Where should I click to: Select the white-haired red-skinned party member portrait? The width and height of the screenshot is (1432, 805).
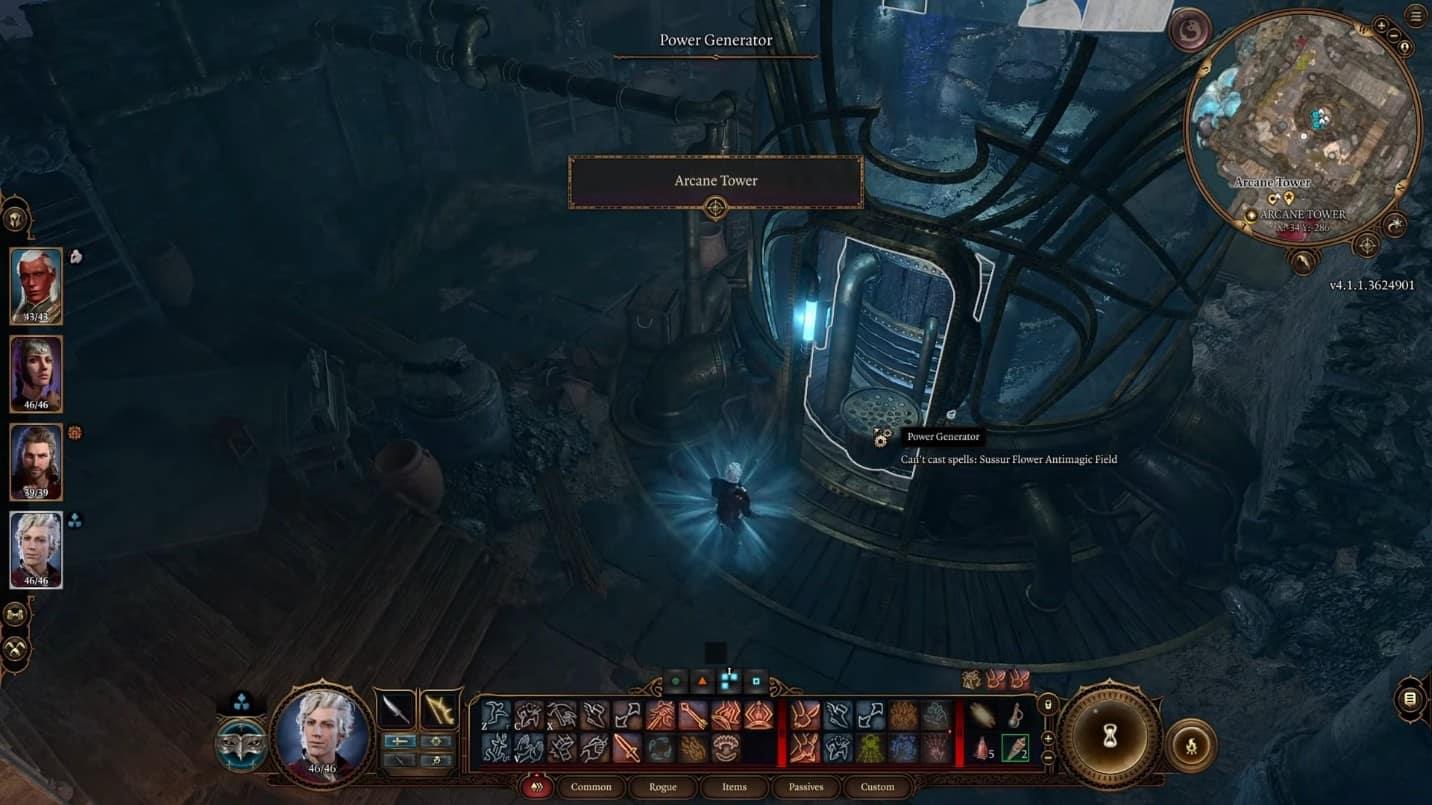pos(36,286)
